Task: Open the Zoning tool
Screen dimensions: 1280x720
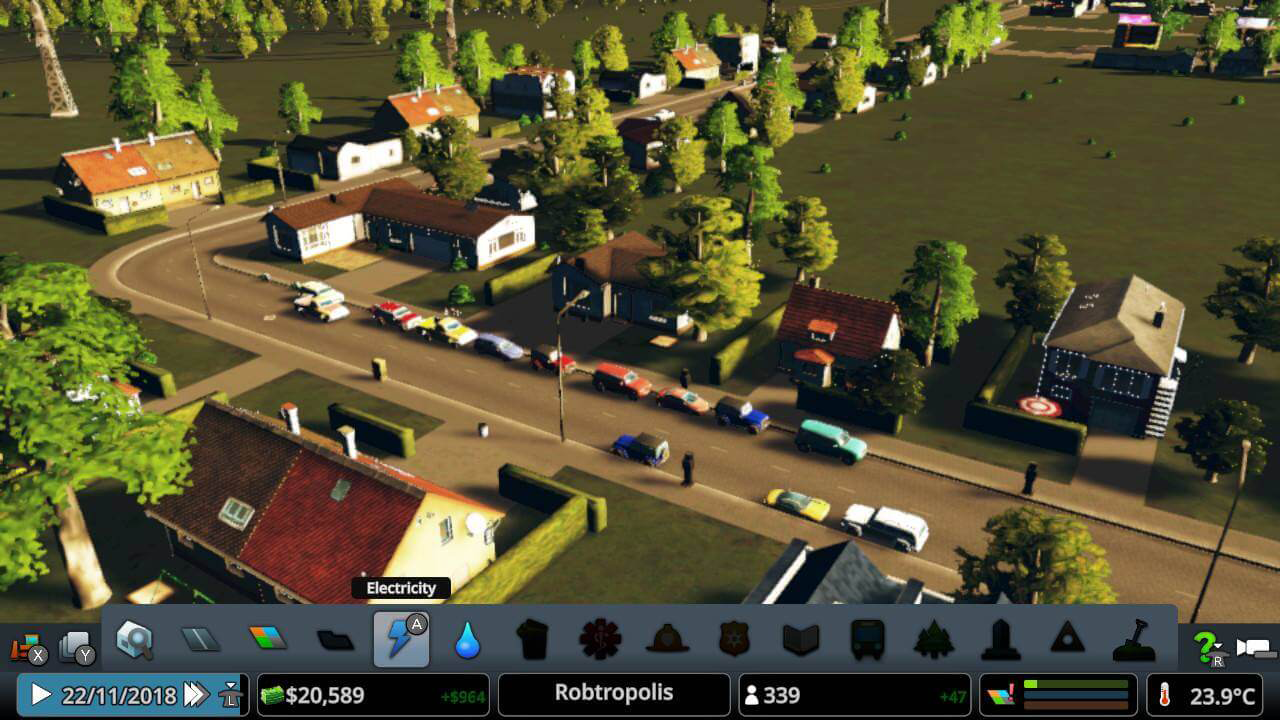Action: [x=266, y=640]
